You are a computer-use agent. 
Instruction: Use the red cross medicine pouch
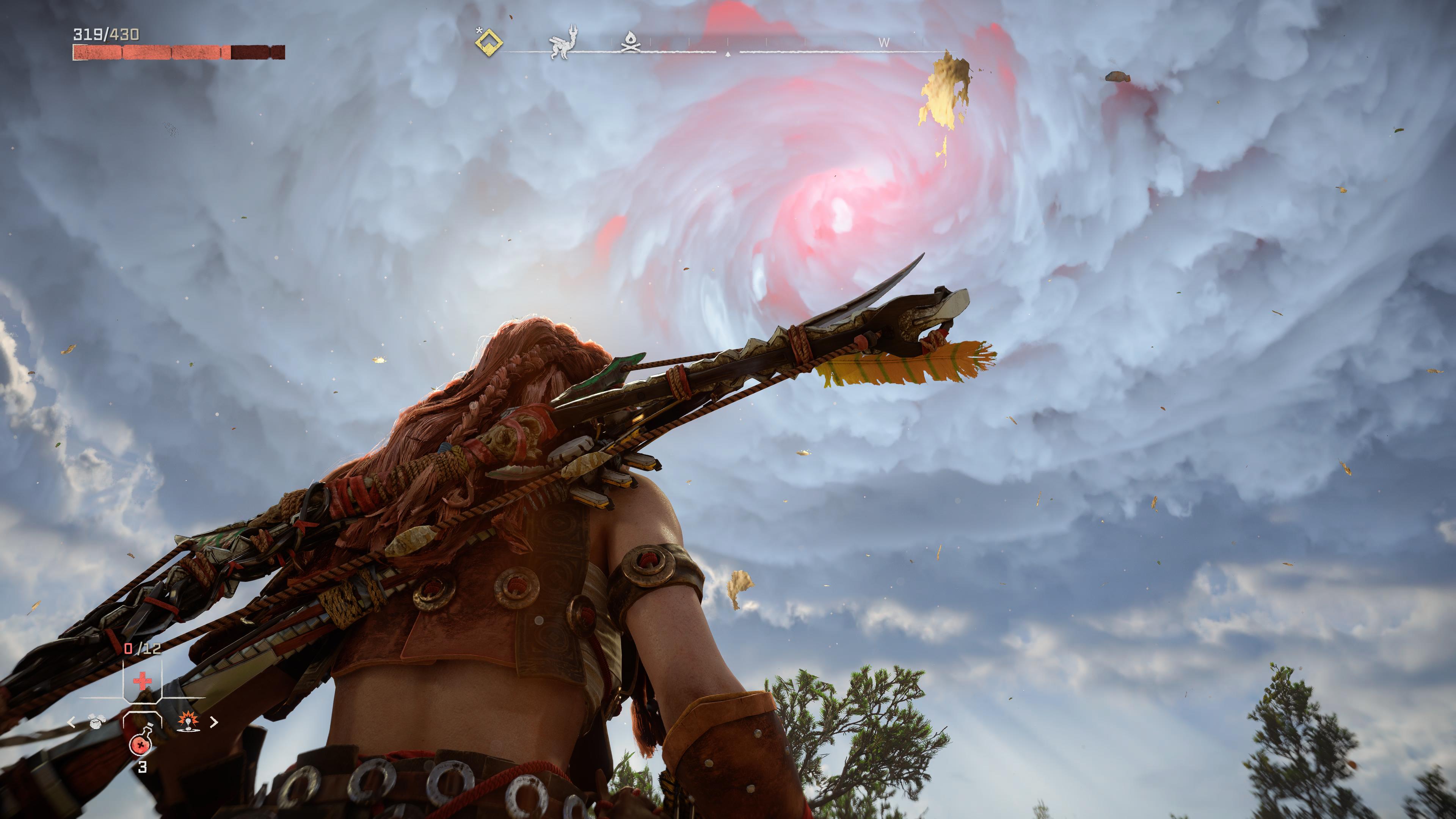(142, 680)
